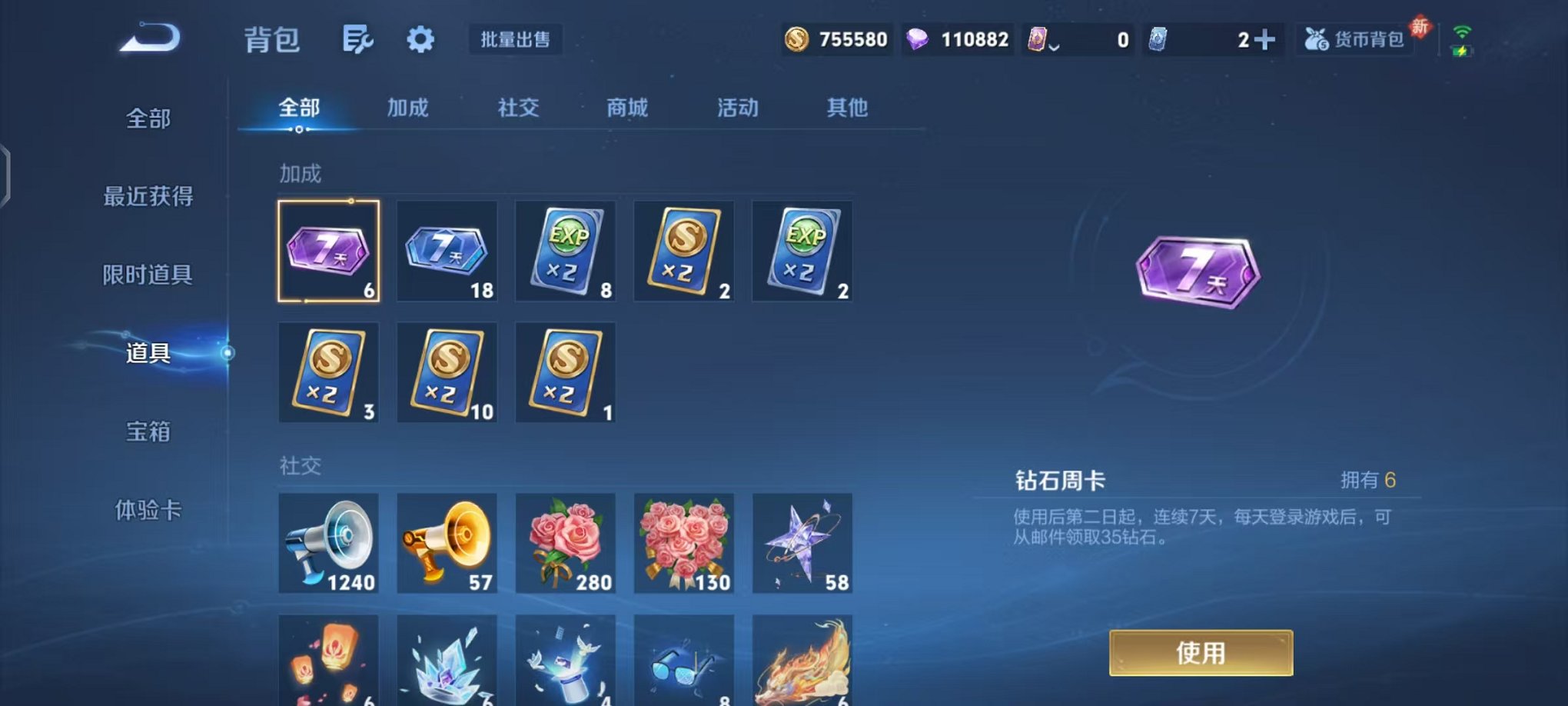This screenshot has width=1568, height=706.
Task: Select the golden megaphone item icon
Action: tap(447, 544)
